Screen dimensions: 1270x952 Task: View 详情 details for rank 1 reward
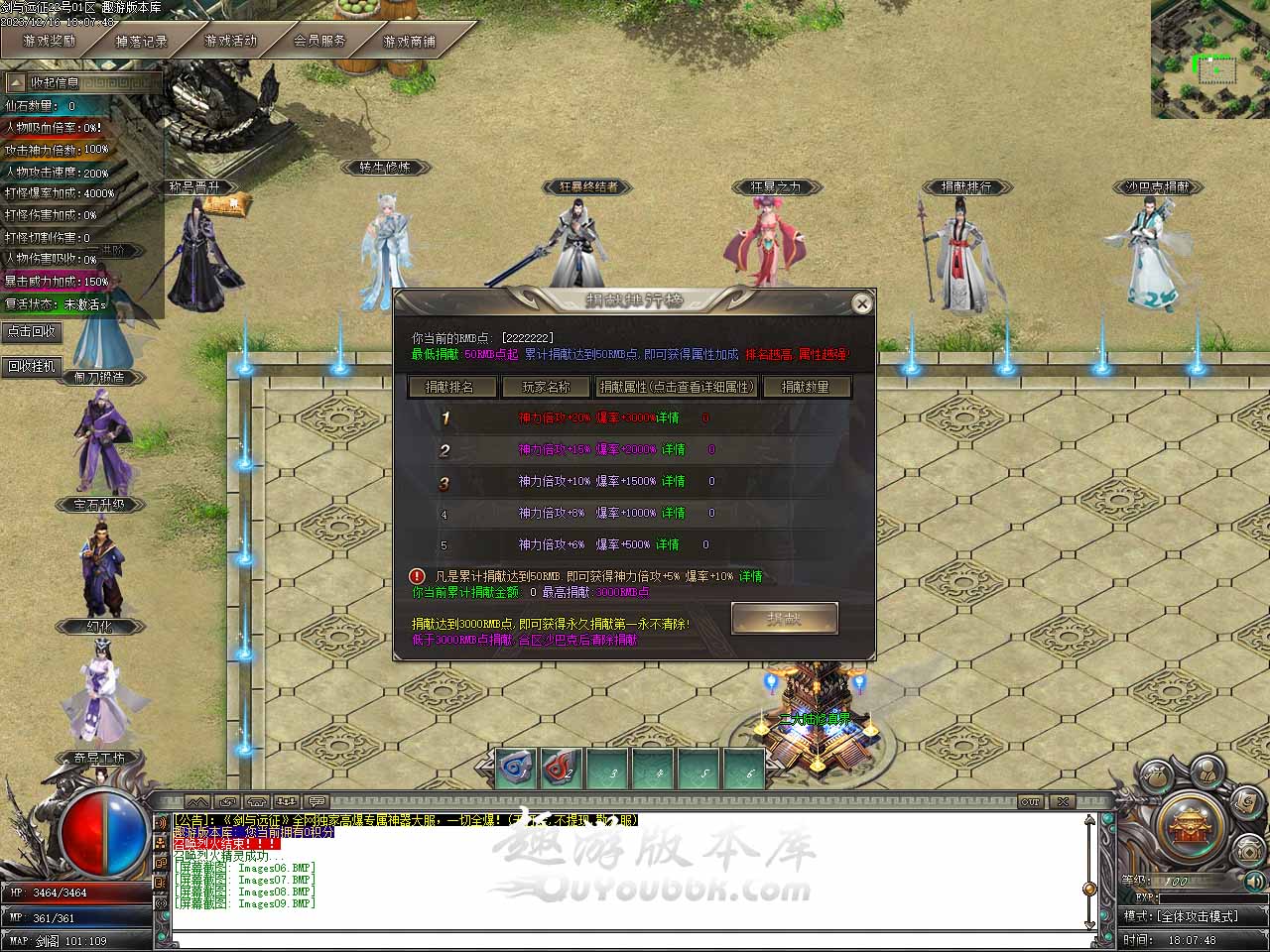668,418
